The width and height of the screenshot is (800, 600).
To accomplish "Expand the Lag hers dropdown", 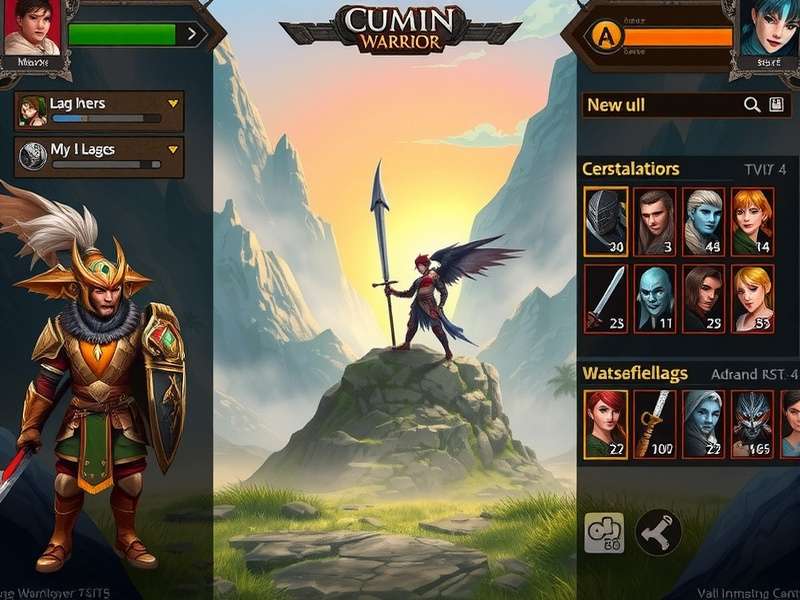I will [x=173, y=103].
